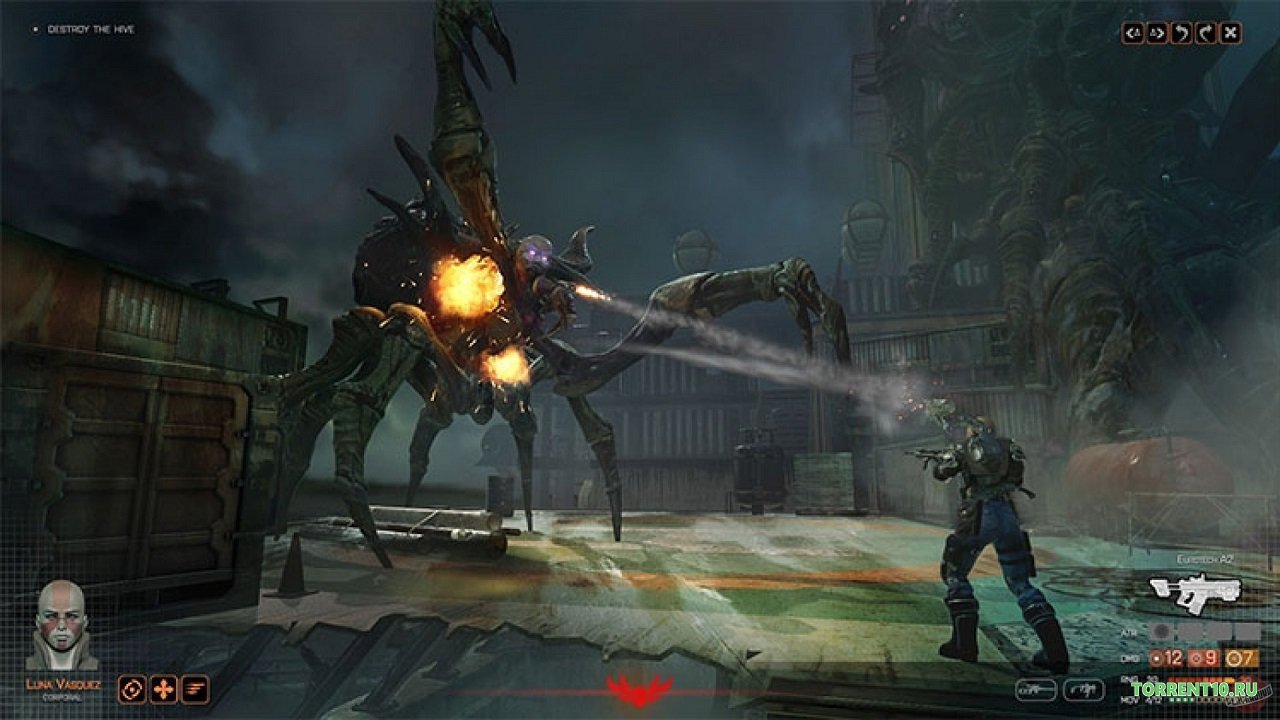
Task: Click the orange ammo count 7
Action: [1242, 658]
